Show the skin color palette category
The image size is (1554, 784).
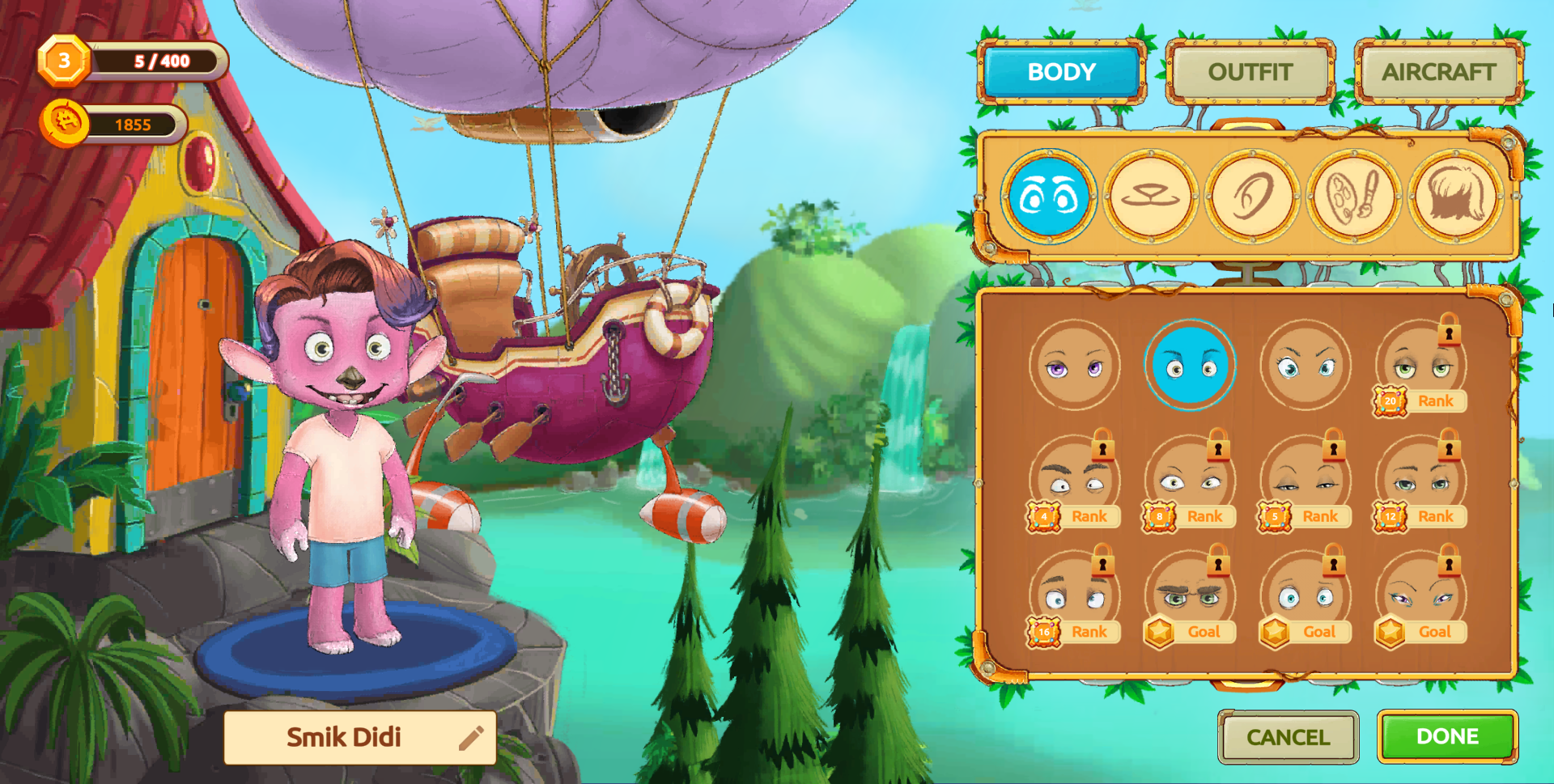pyautogui.click(x=1354, y=197)
